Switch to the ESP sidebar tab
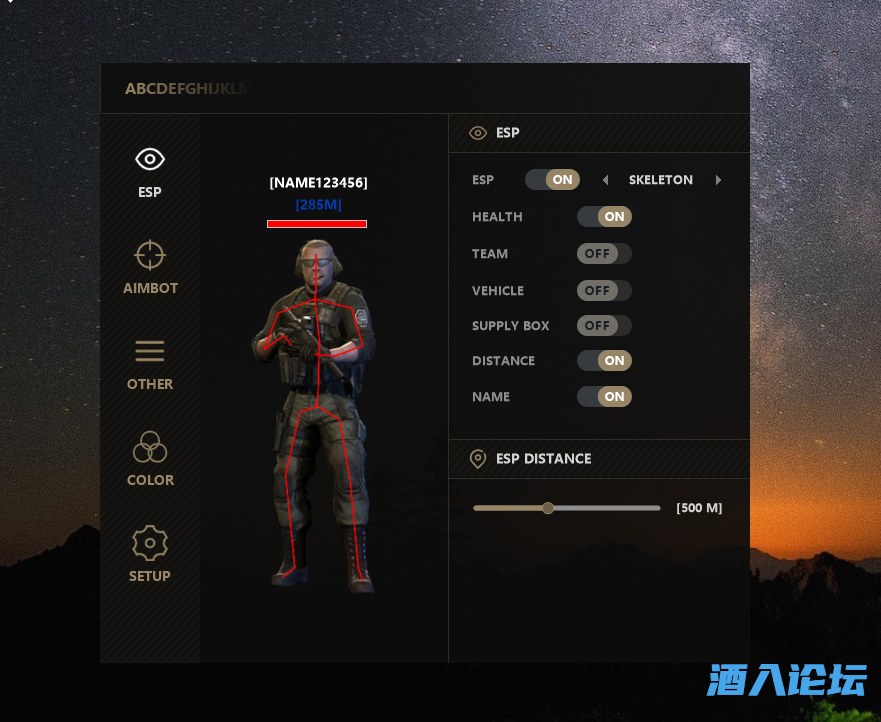Viewport: 881px width, 722px height. (x=150, y=171)
